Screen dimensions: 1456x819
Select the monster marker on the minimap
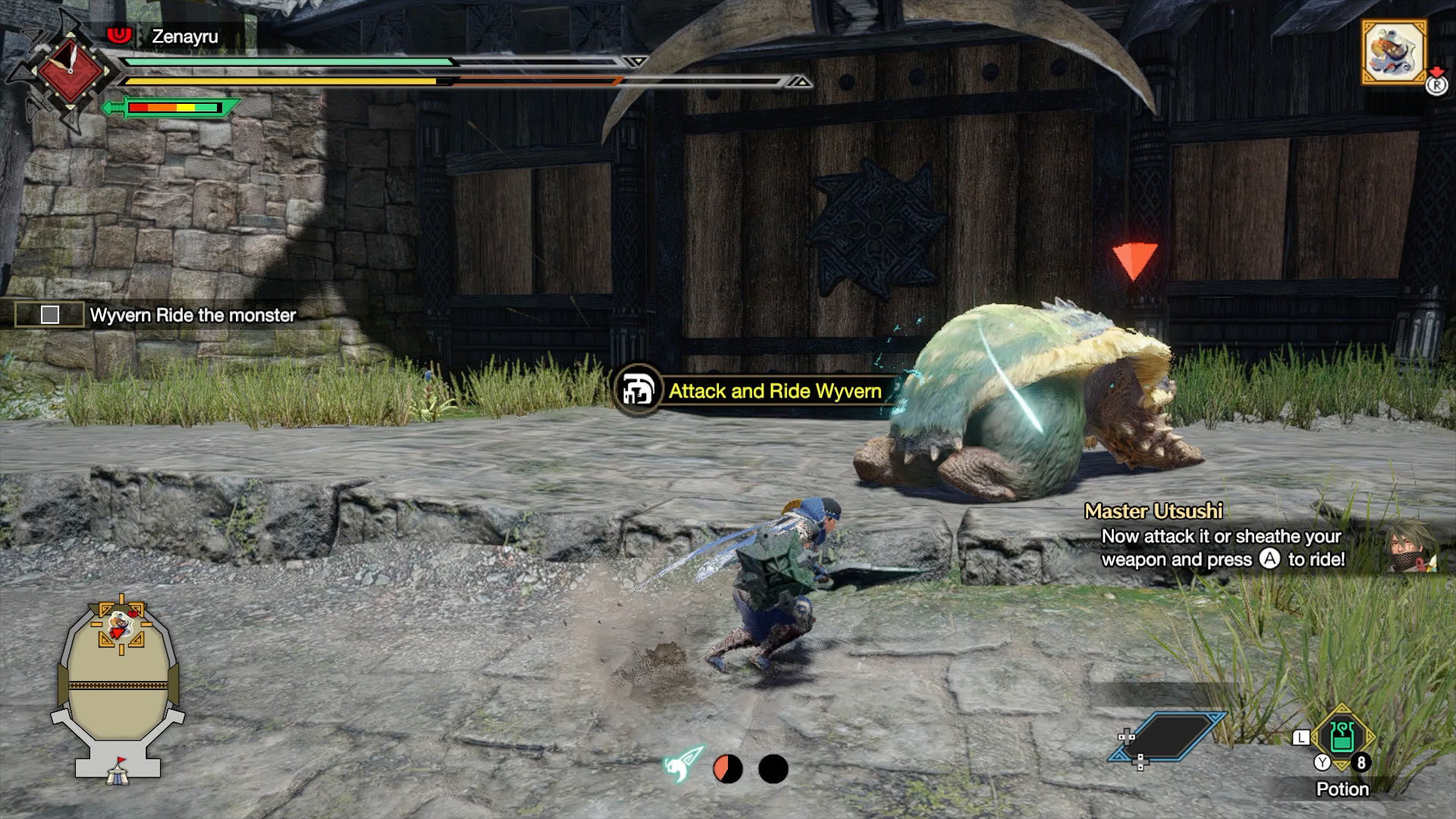point(119,626)
